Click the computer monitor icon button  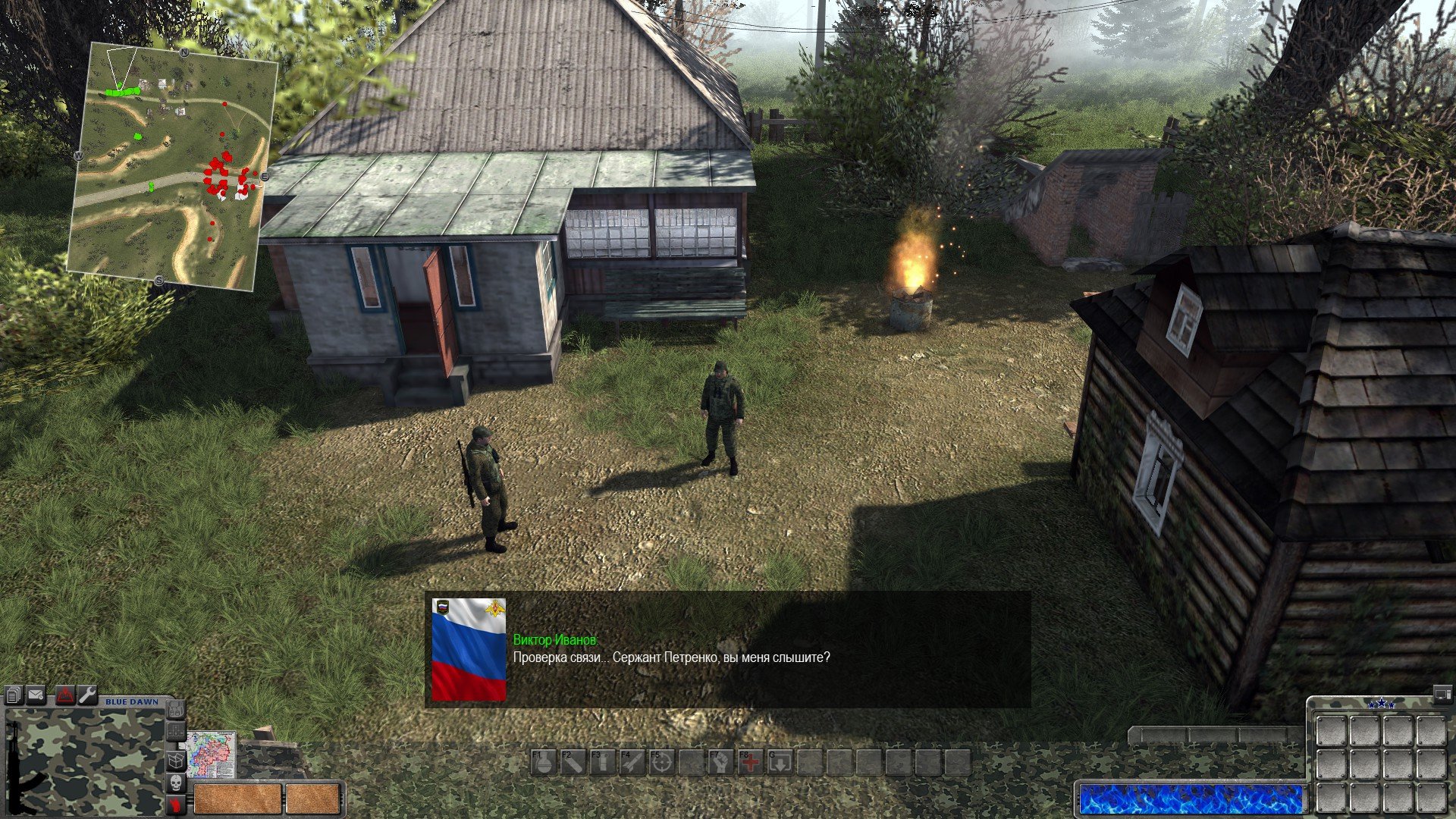[x=1441, y=692]
